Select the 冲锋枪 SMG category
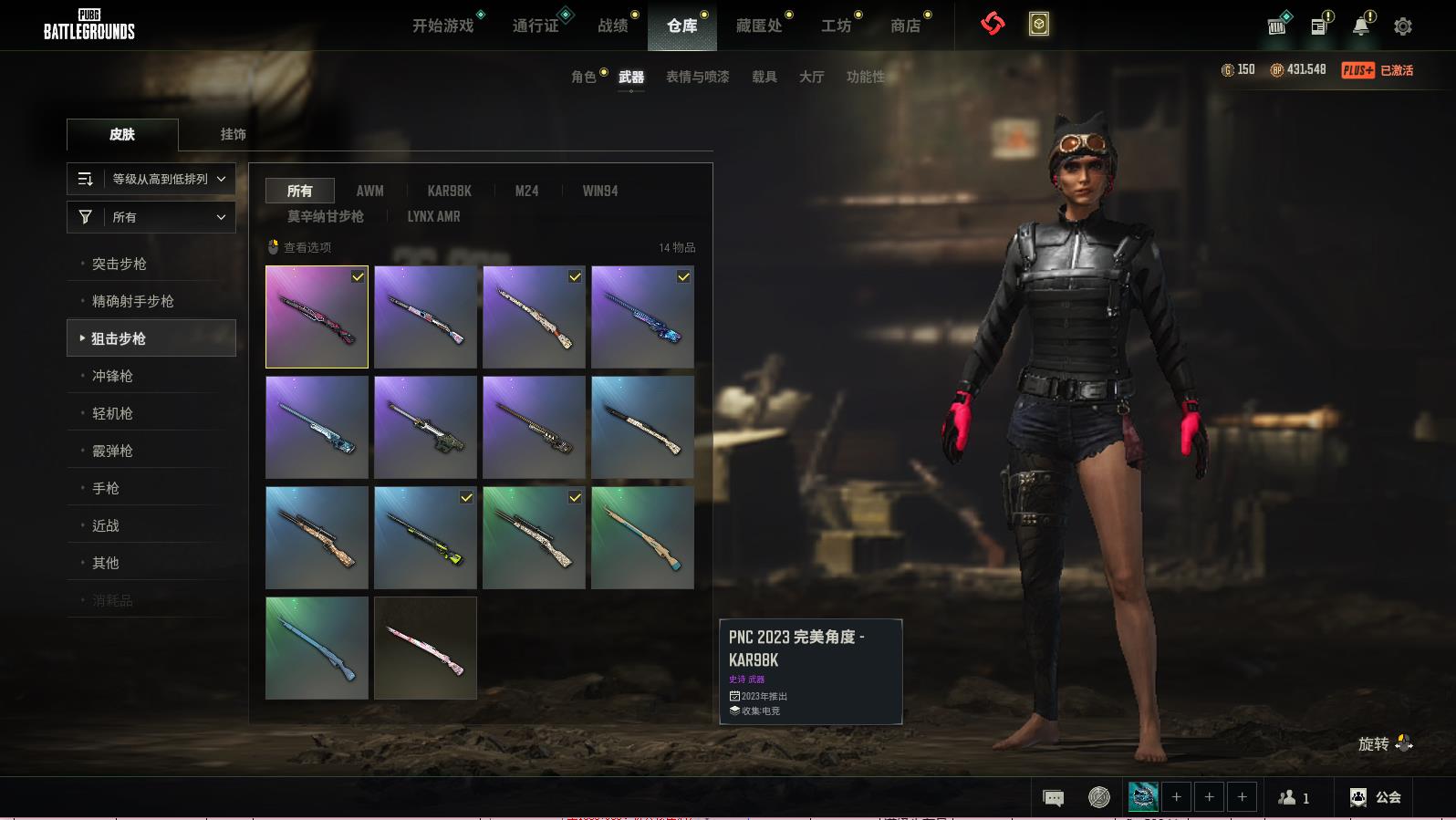This screenshot has width=1456, height=820. (112, 376)
